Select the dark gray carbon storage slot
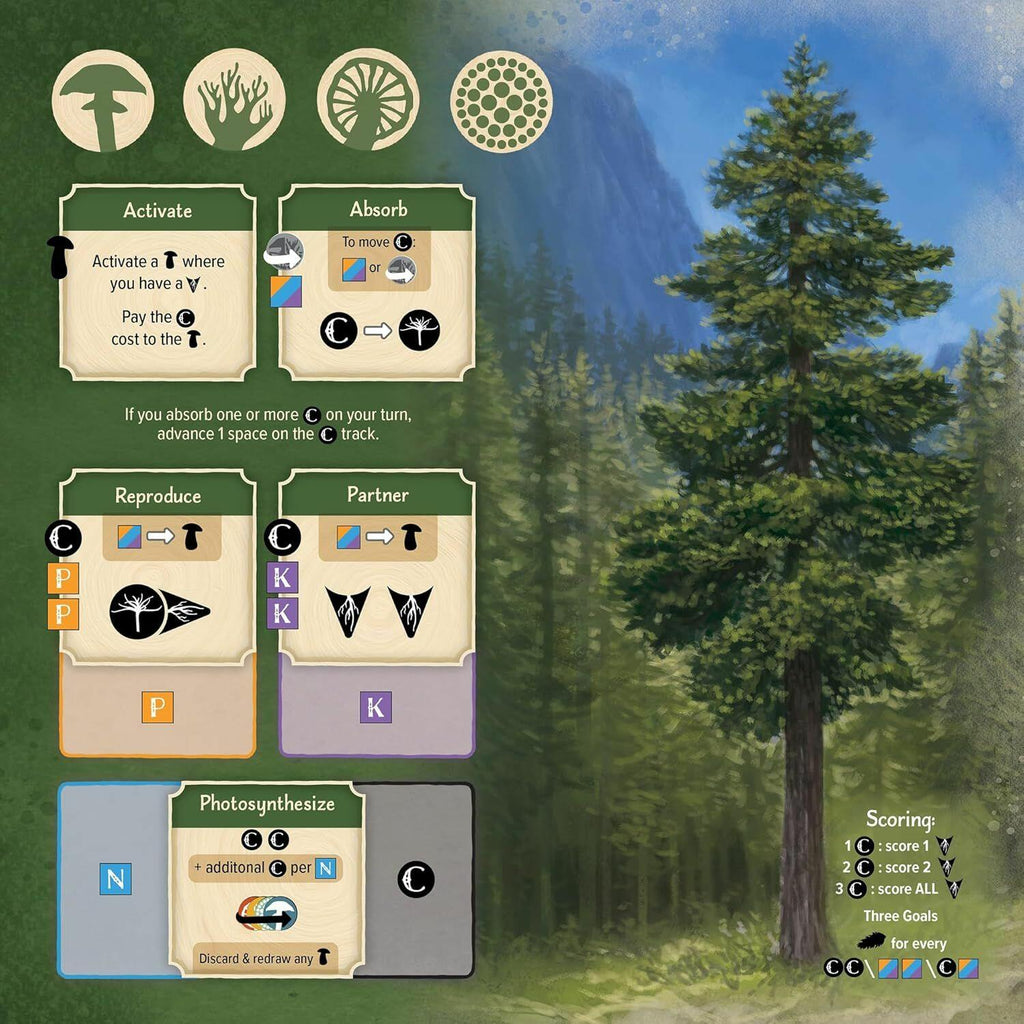 point(417,880)
